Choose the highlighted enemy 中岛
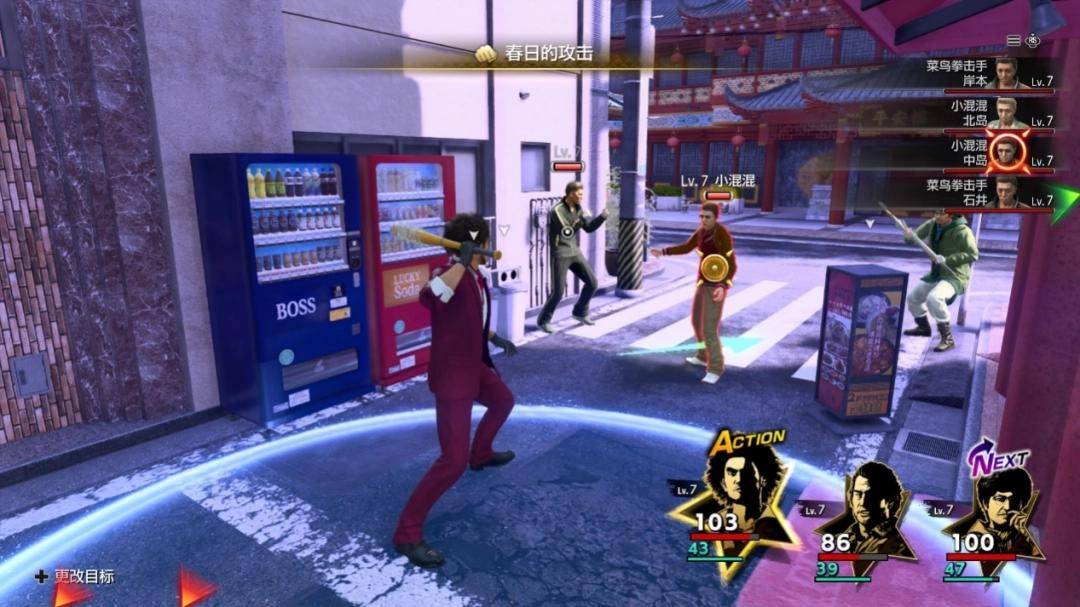Screen dimensions: 1080x607 click(990, 152)
